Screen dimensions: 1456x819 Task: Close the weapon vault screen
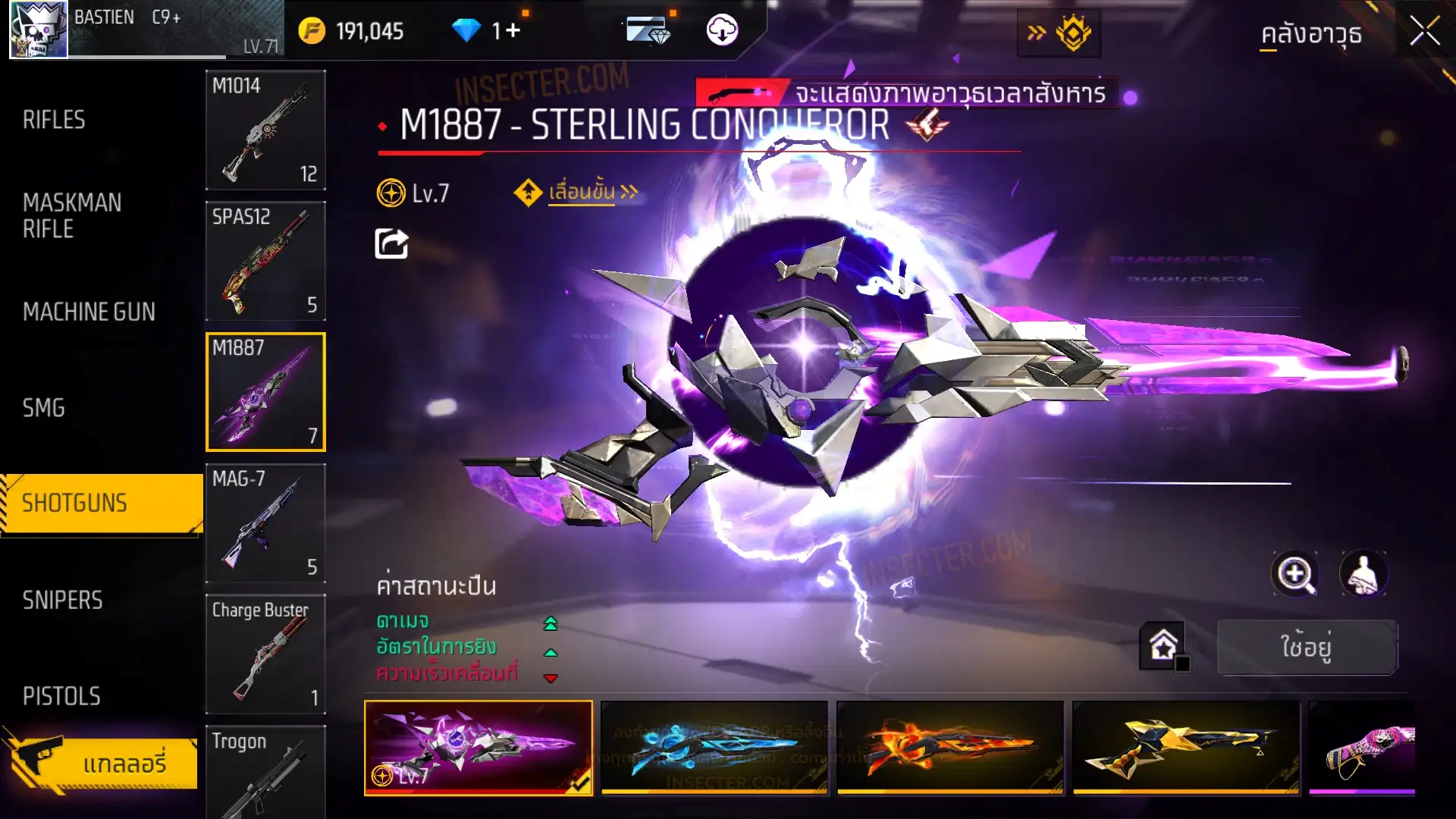pyautogui.click(x=1424, y=32)
